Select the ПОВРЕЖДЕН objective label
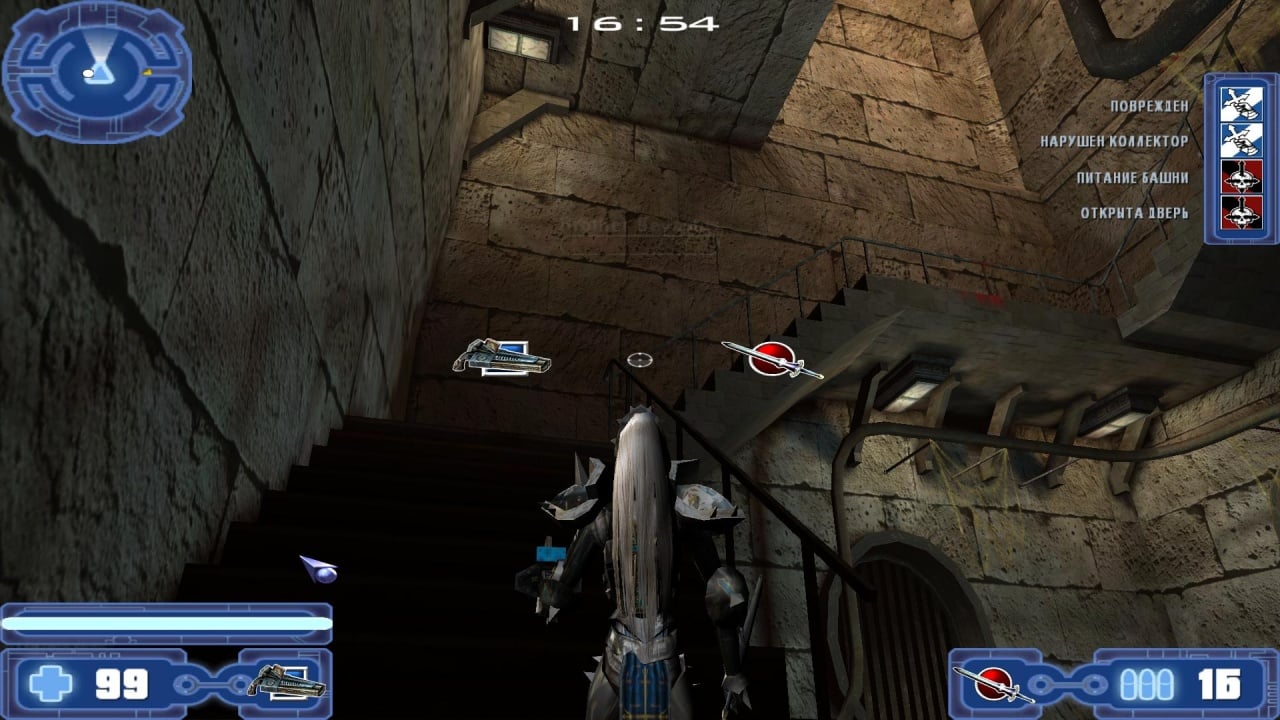 (1150, 106)
